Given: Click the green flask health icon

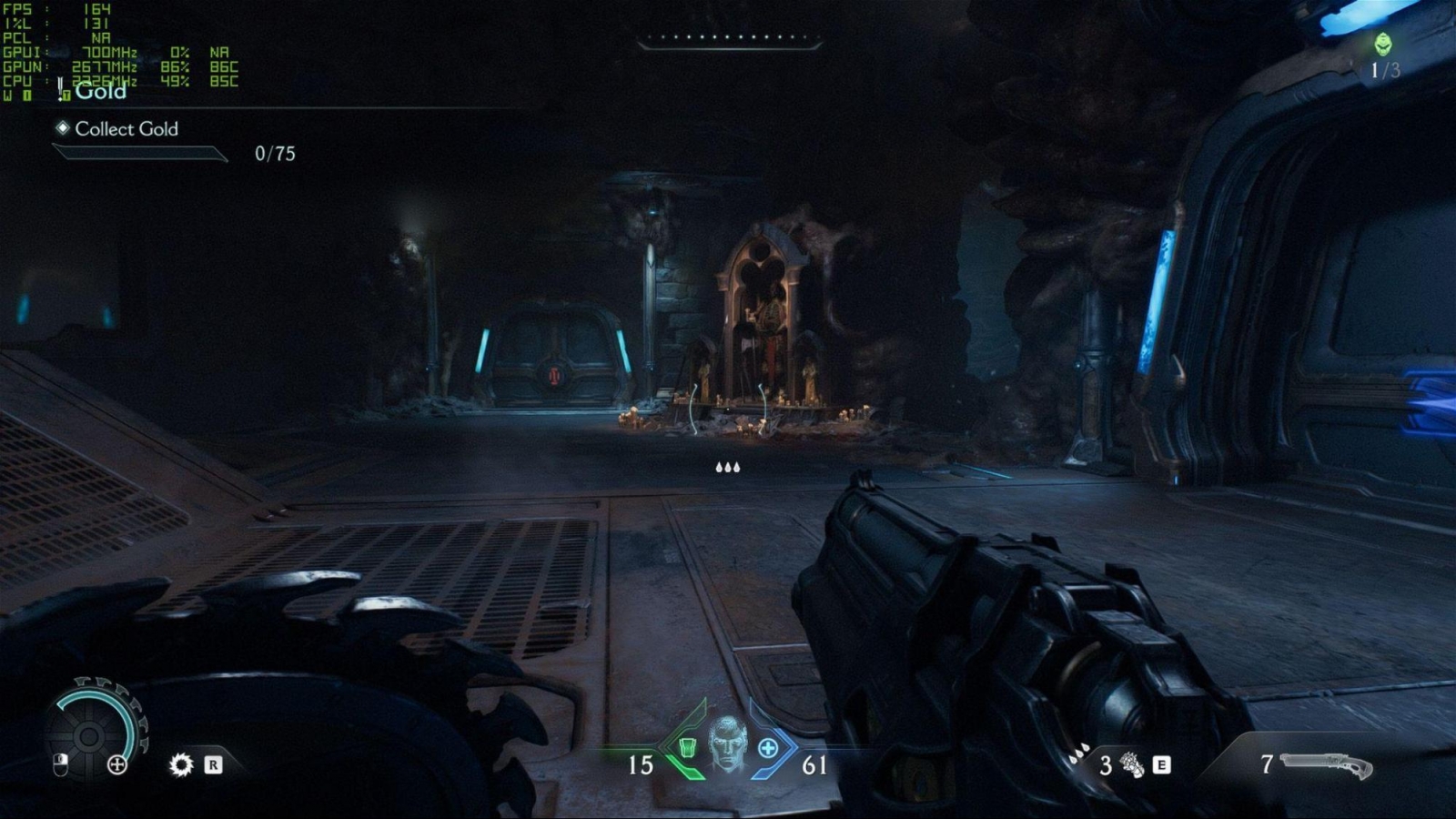Looking at the screenshot, I should pos(688,747).
